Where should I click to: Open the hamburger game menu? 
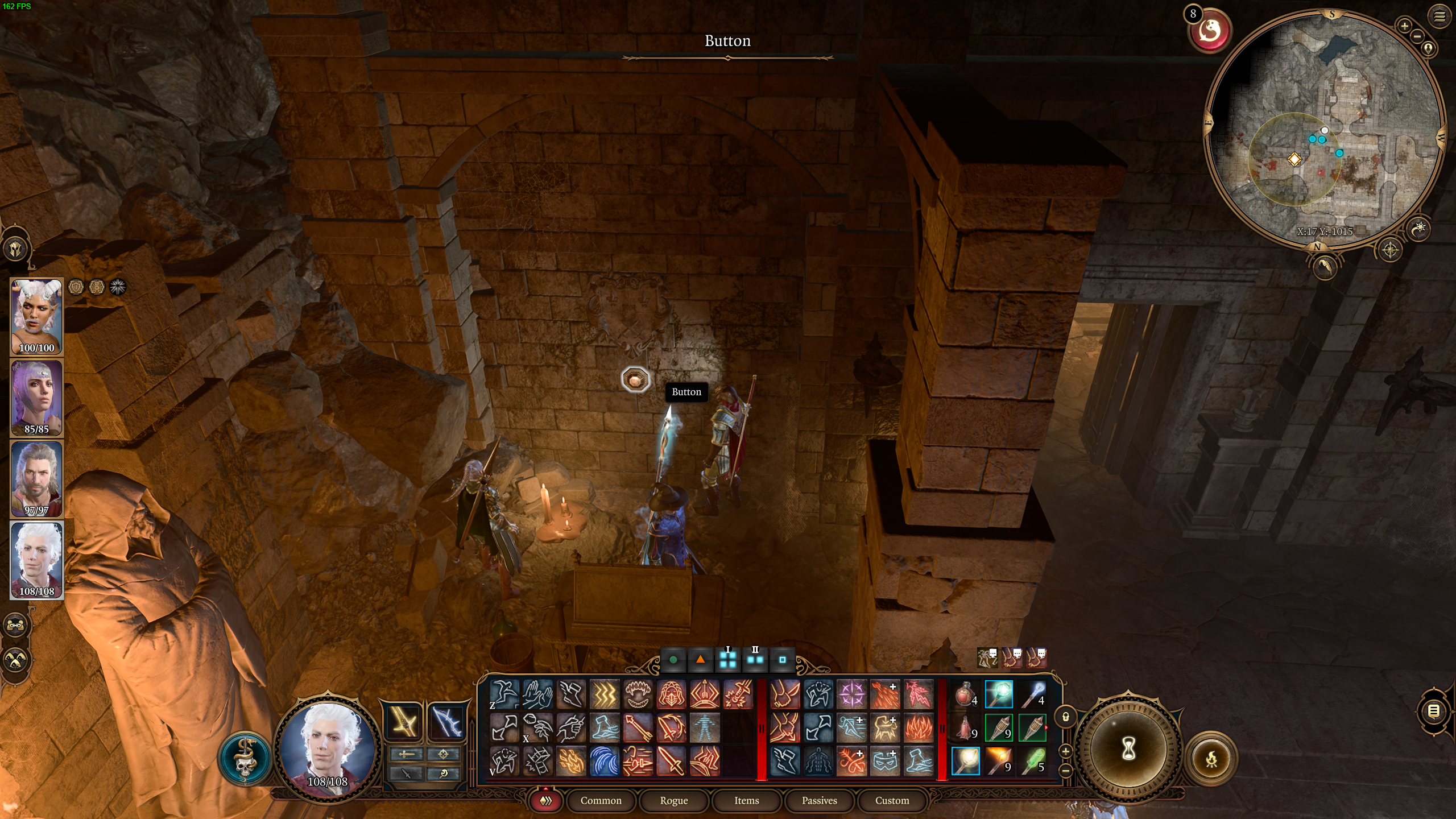click(x=1440, y=16)
